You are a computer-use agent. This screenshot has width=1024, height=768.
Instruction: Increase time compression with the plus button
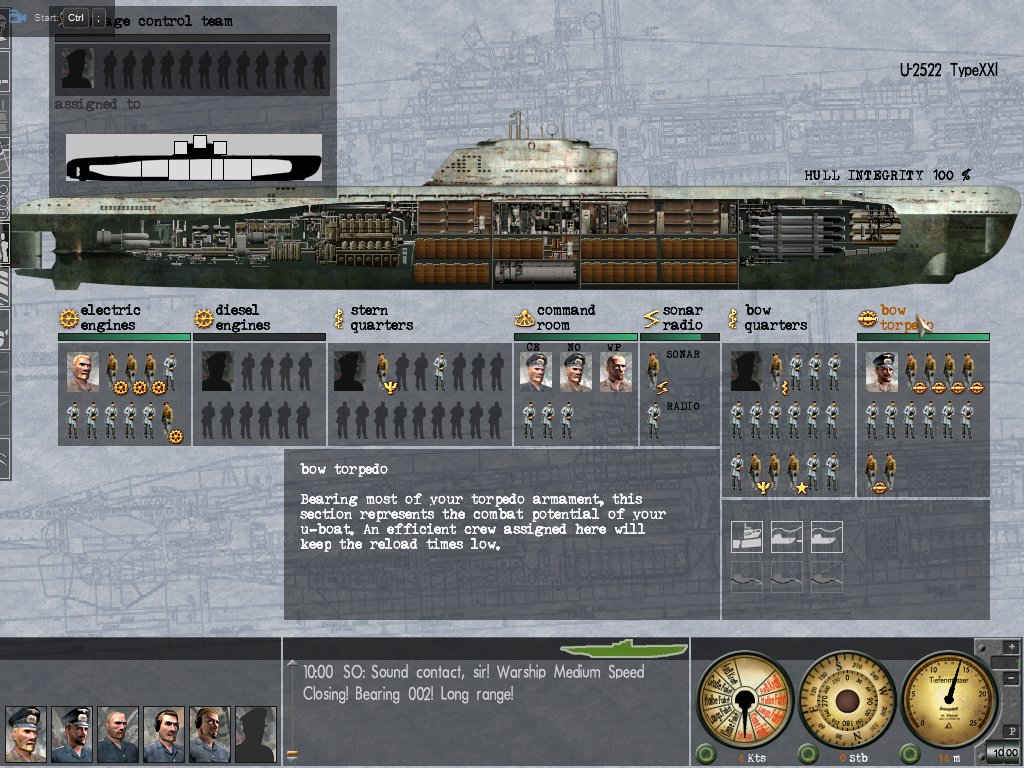click(x=1012, y=648)
